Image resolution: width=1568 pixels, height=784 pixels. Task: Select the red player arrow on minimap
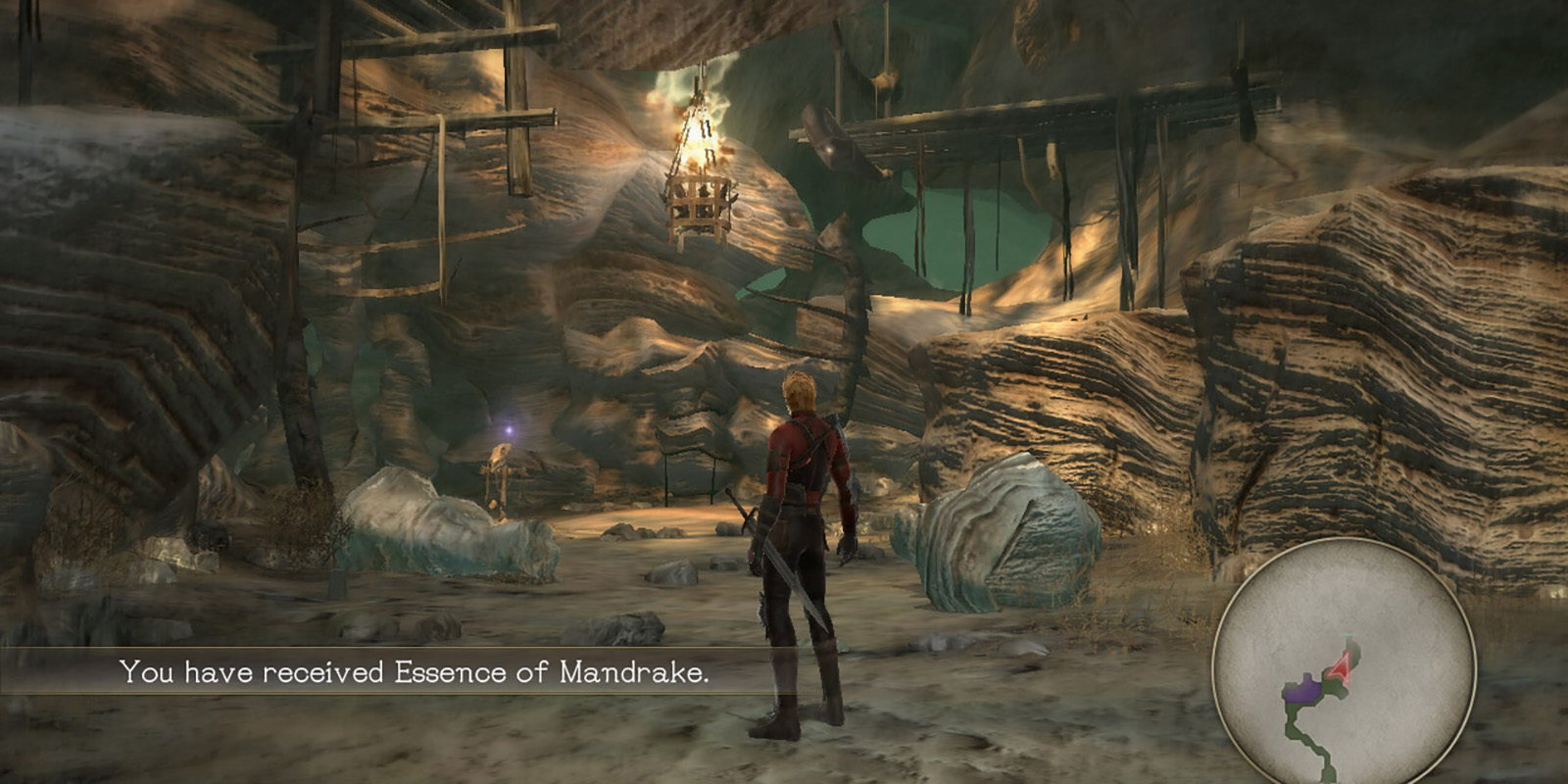(1345, 668)
